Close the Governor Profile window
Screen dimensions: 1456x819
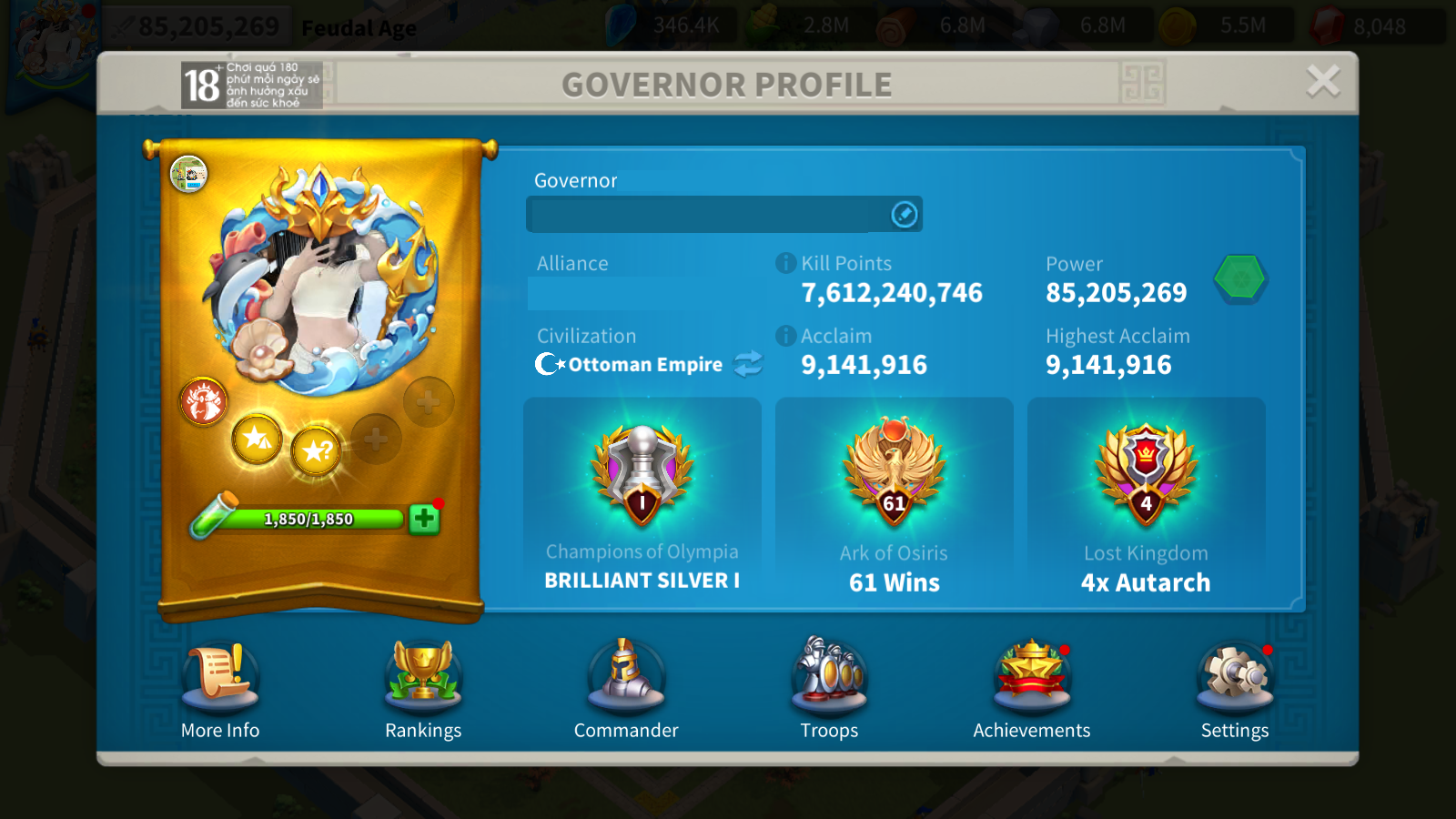(1322, 82)
